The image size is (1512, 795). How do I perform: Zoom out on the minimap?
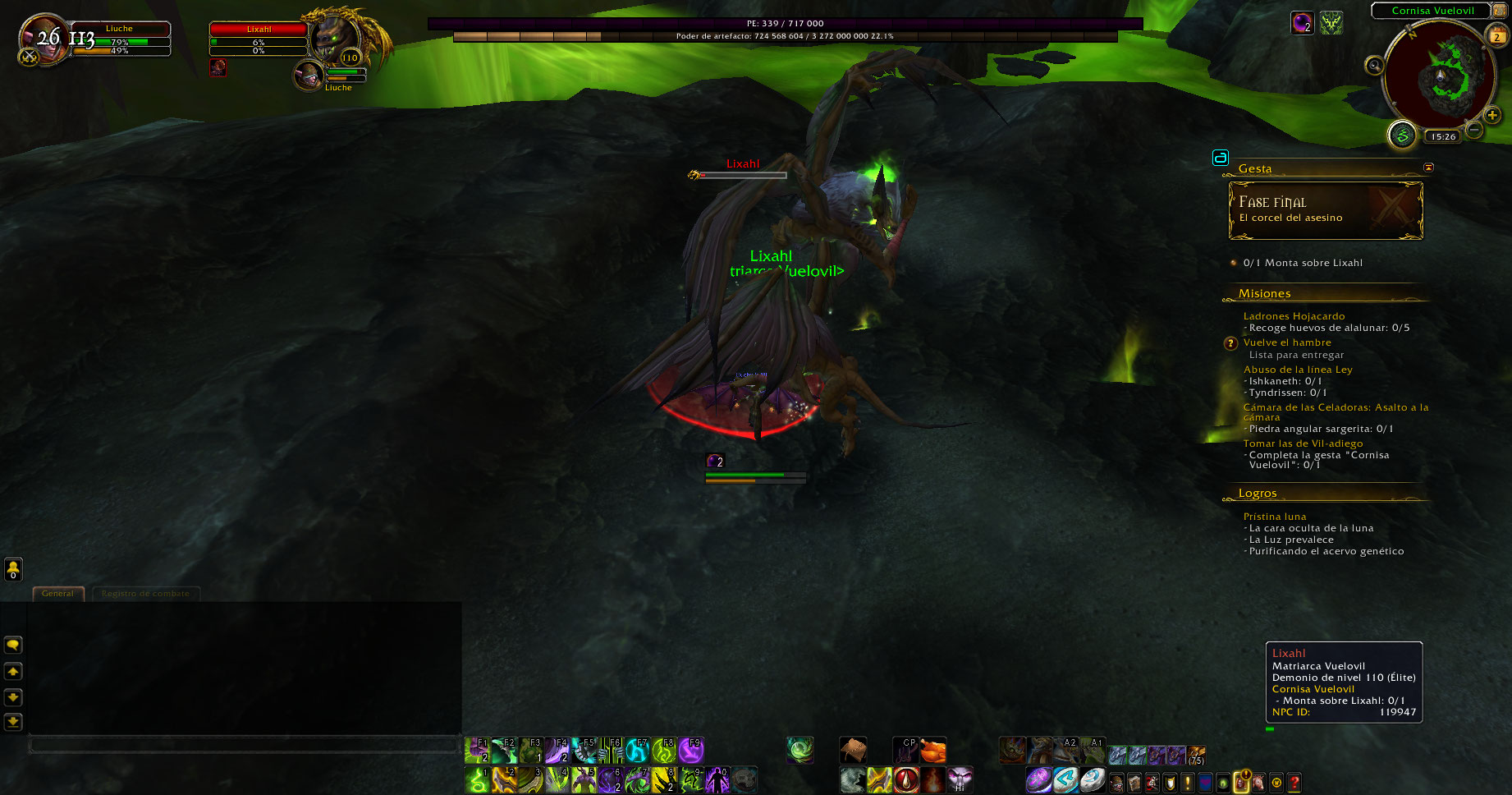[x=1474, y=130]
